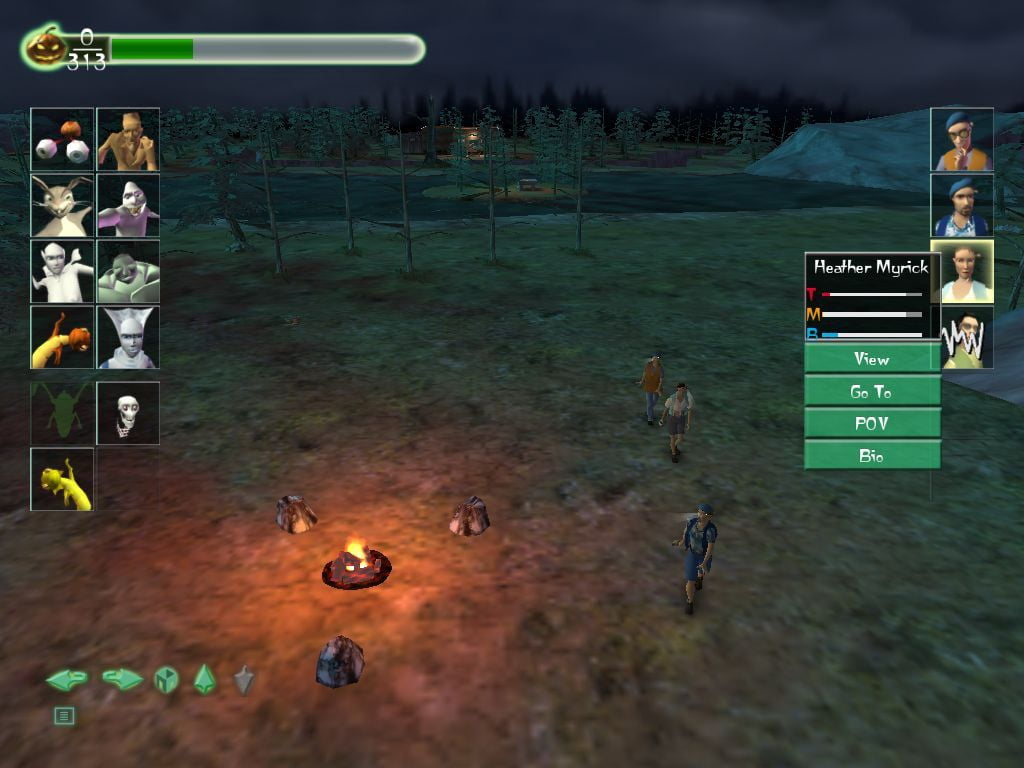
Task: Select the green insect ghost portrait
Action: (x=62, y=412)
